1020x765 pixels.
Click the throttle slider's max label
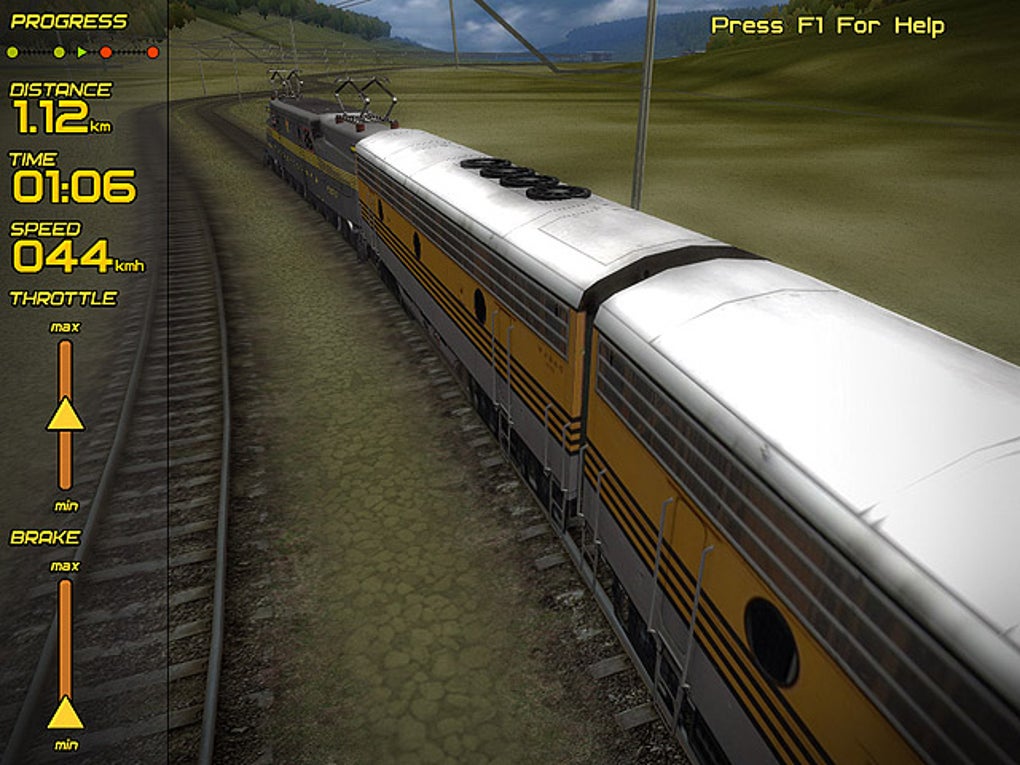[x=65, y=327]
